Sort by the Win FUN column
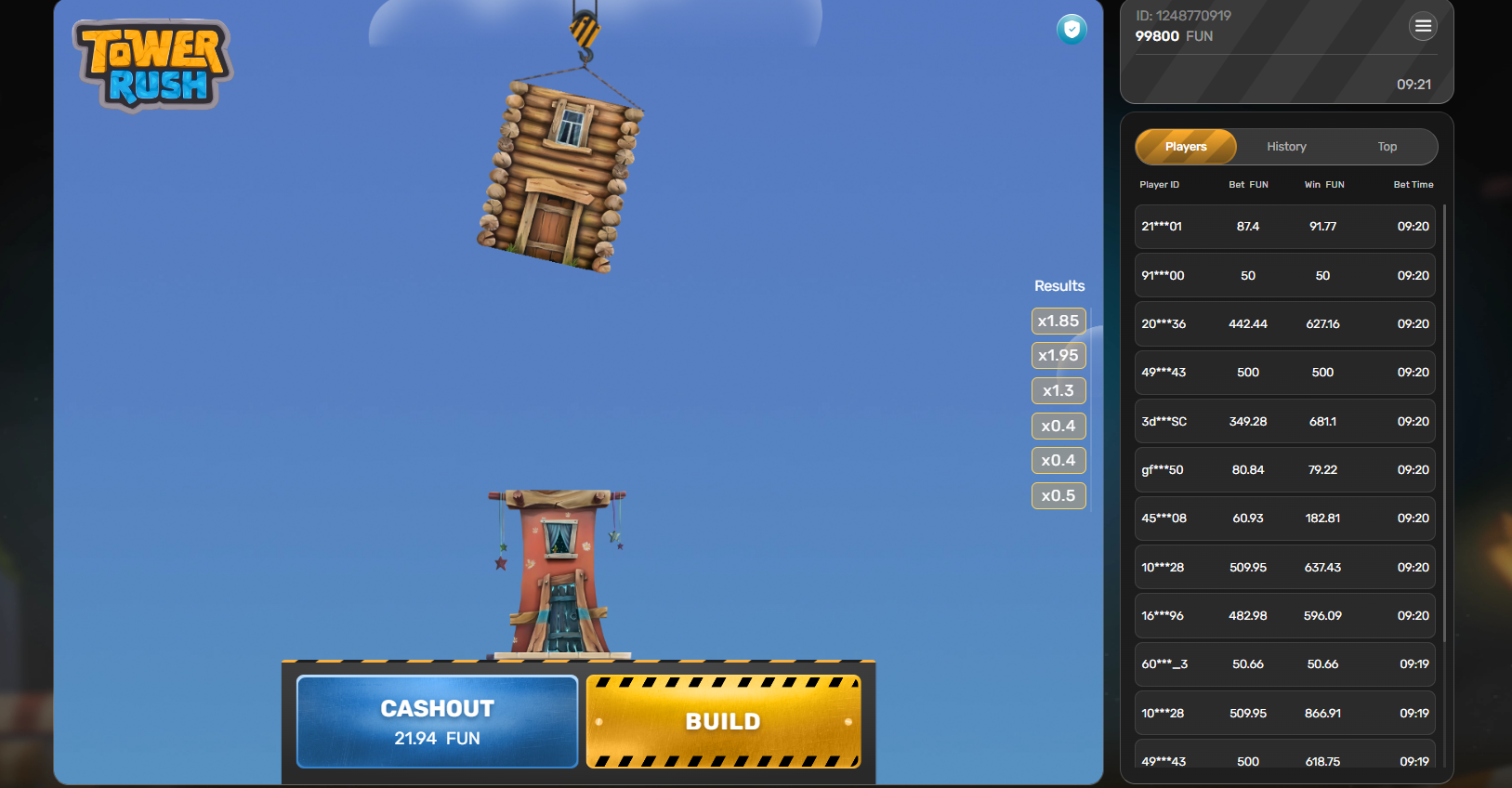Viewport: 1512px width, 788px height. (x=1323, y=184)
